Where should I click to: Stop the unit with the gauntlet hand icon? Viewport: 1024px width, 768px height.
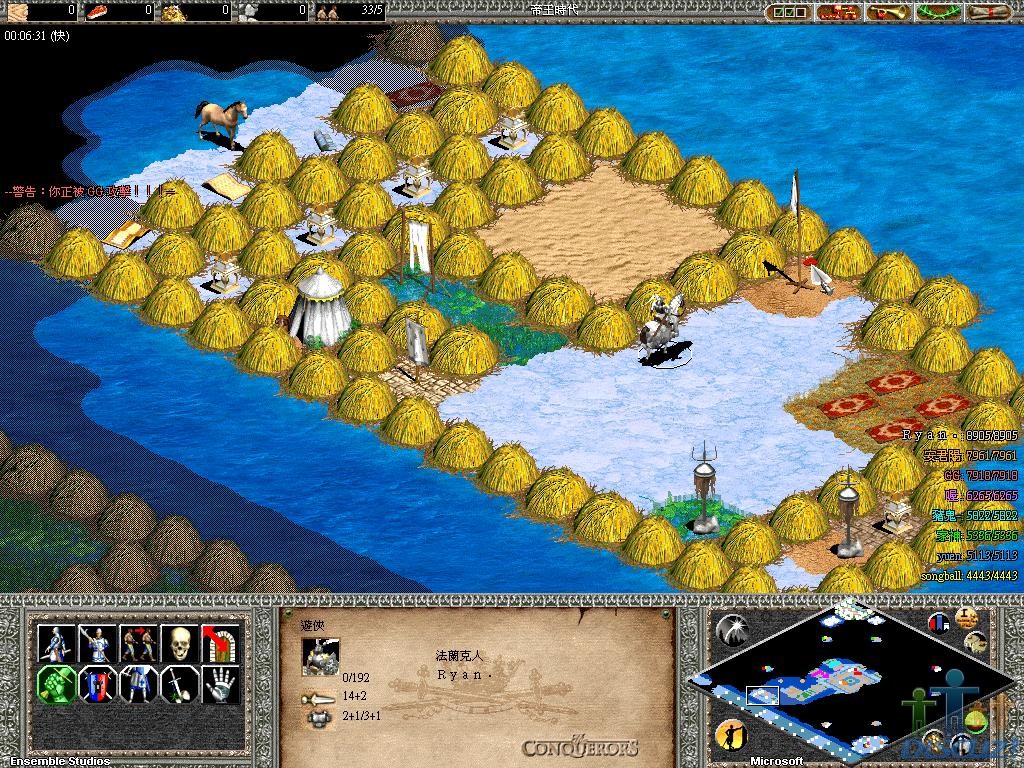pyautogui.click(x=220, y=685)
